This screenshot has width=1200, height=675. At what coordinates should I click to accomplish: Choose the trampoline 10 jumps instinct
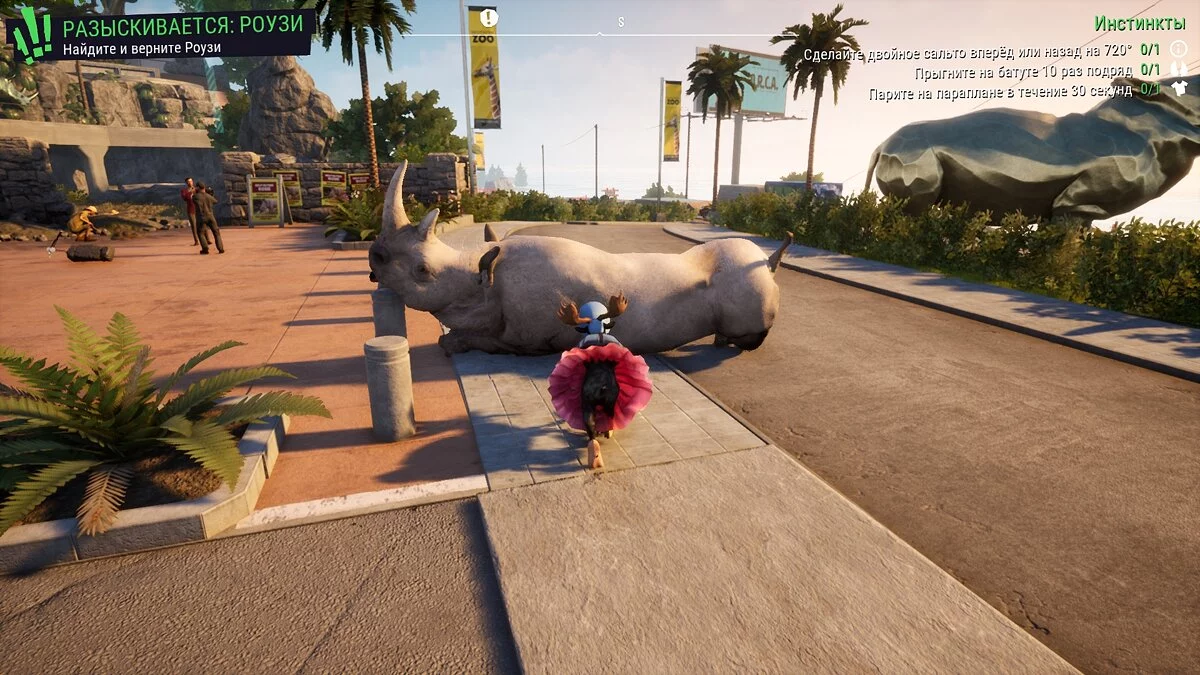(1023, 71)
